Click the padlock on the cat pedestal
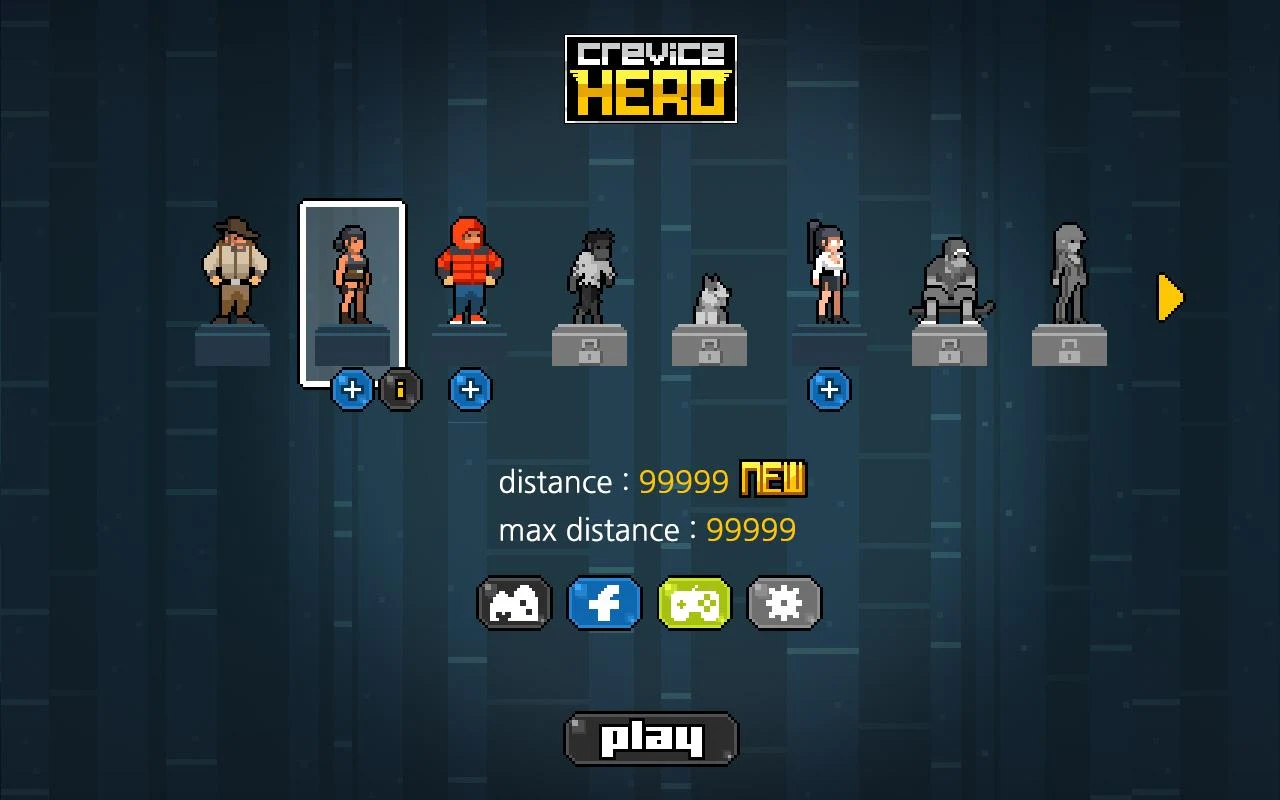This screenshot has width=1280, height=800. coord(710,352)
